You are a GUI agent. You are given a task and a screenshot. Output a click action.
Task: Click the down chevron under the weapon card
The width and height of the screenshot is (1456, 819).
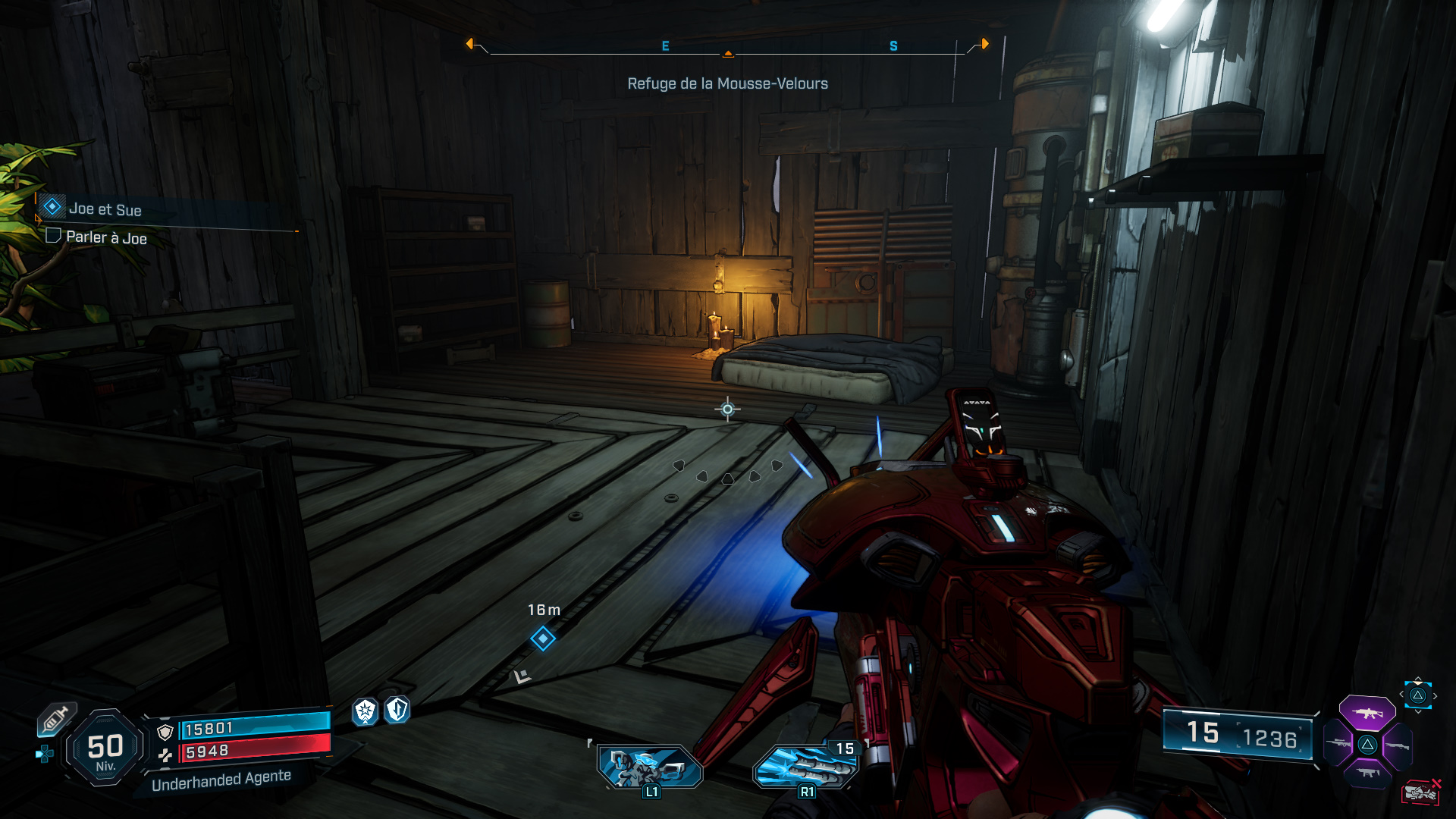pyautogui.click(x=1418, y=712)
